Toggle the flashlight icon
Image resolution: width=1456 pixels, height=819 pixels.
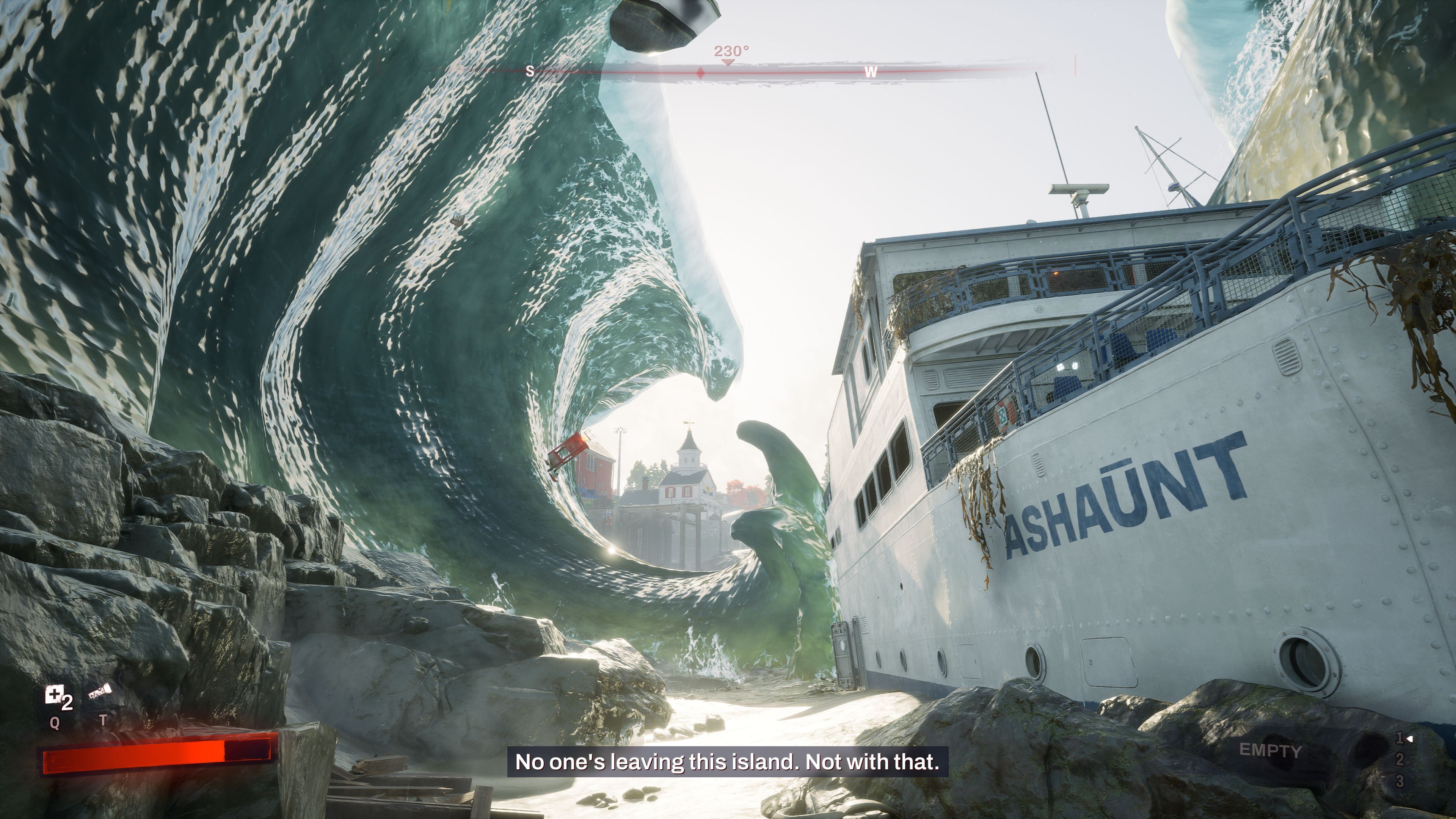click(x=100, y=692)
